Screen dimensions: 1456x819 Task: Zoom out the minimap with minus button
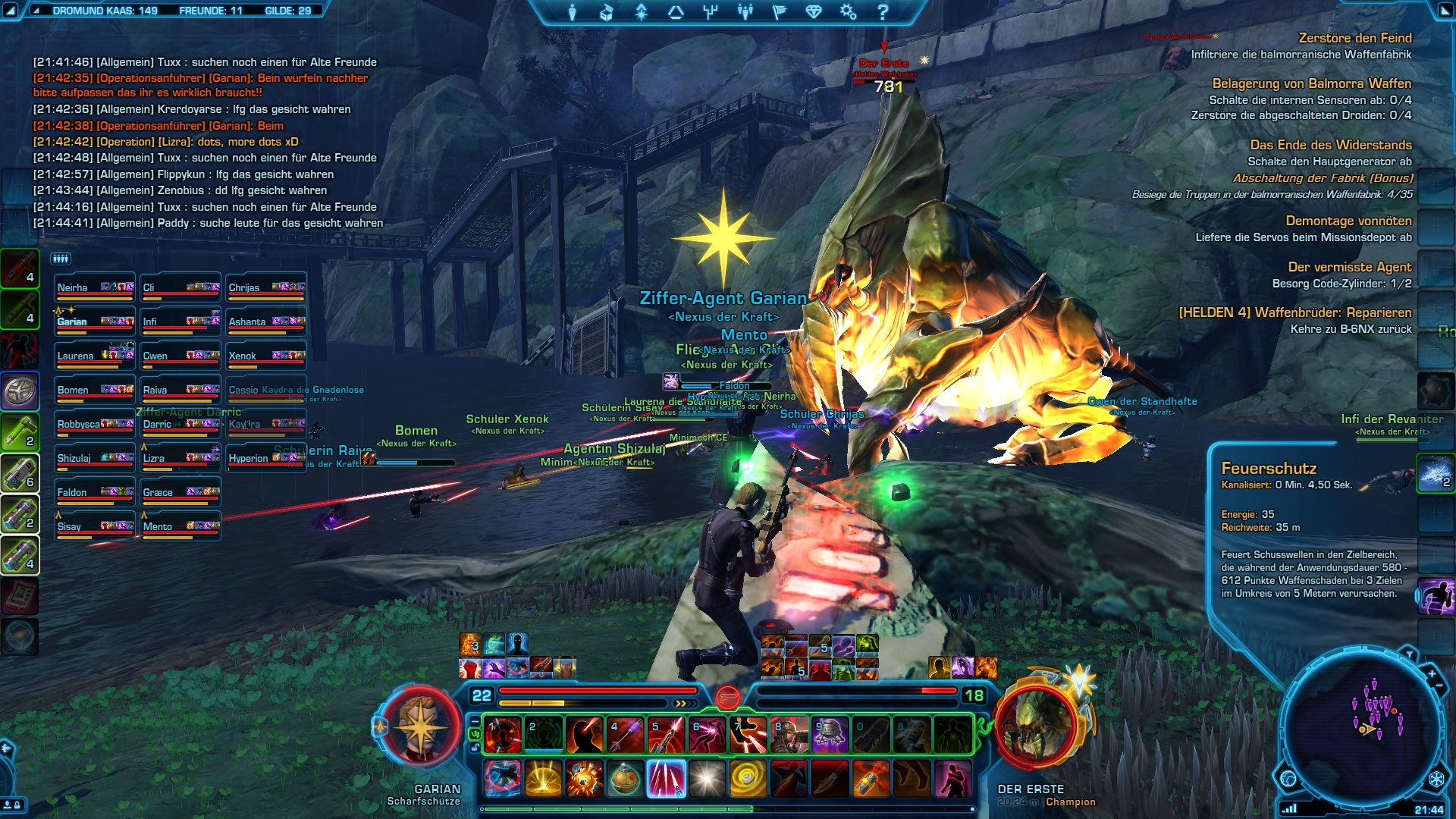tap(1439, 686)
